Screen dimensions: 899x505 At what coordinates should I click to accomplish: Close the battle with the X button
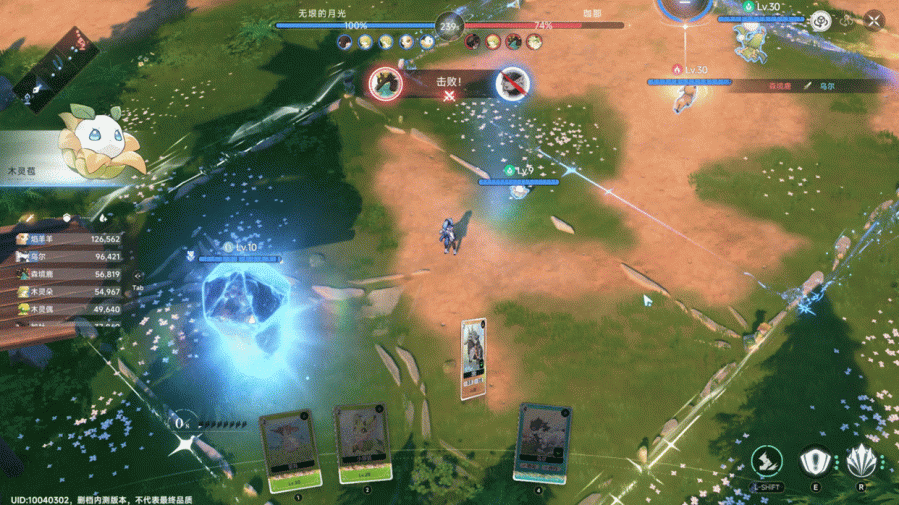874,20
